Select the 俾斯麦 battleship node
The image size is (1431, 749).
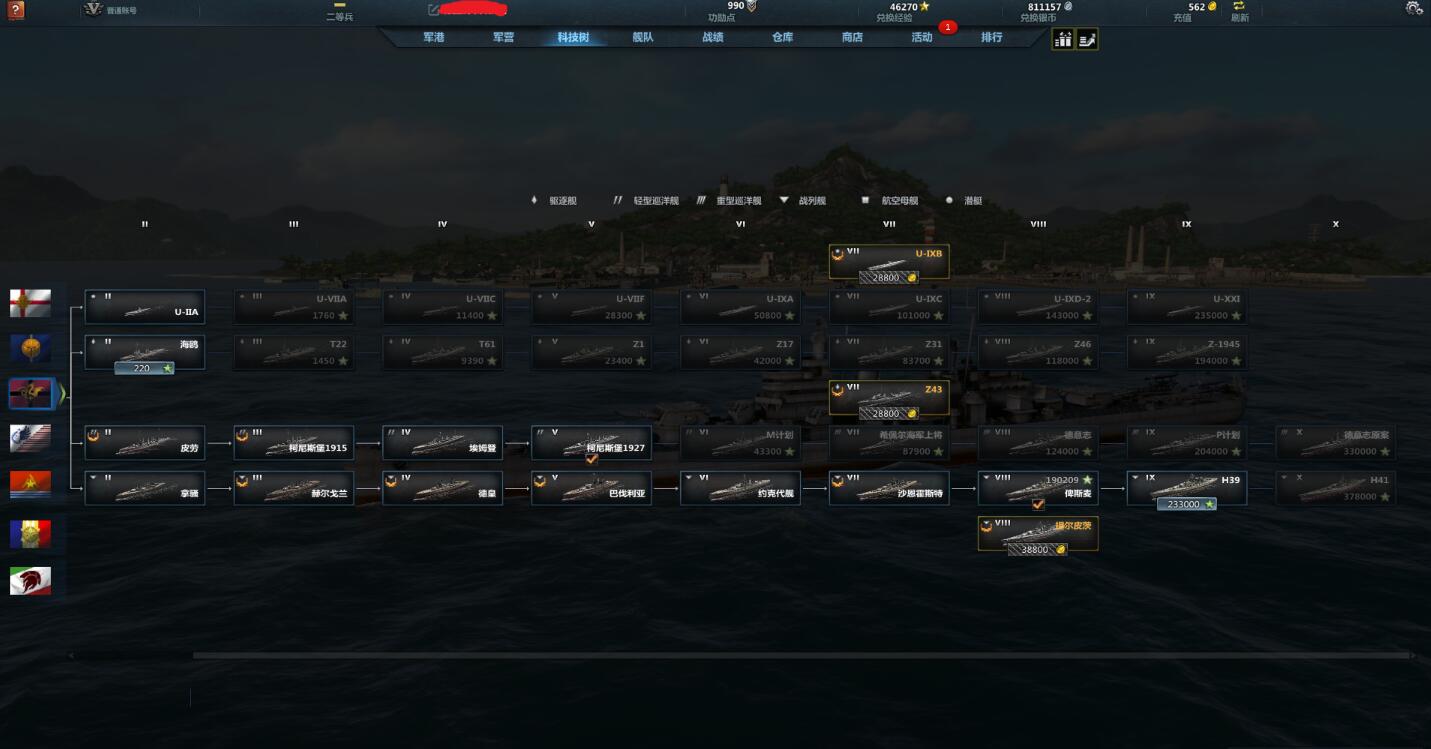[x=1038, y=487]
